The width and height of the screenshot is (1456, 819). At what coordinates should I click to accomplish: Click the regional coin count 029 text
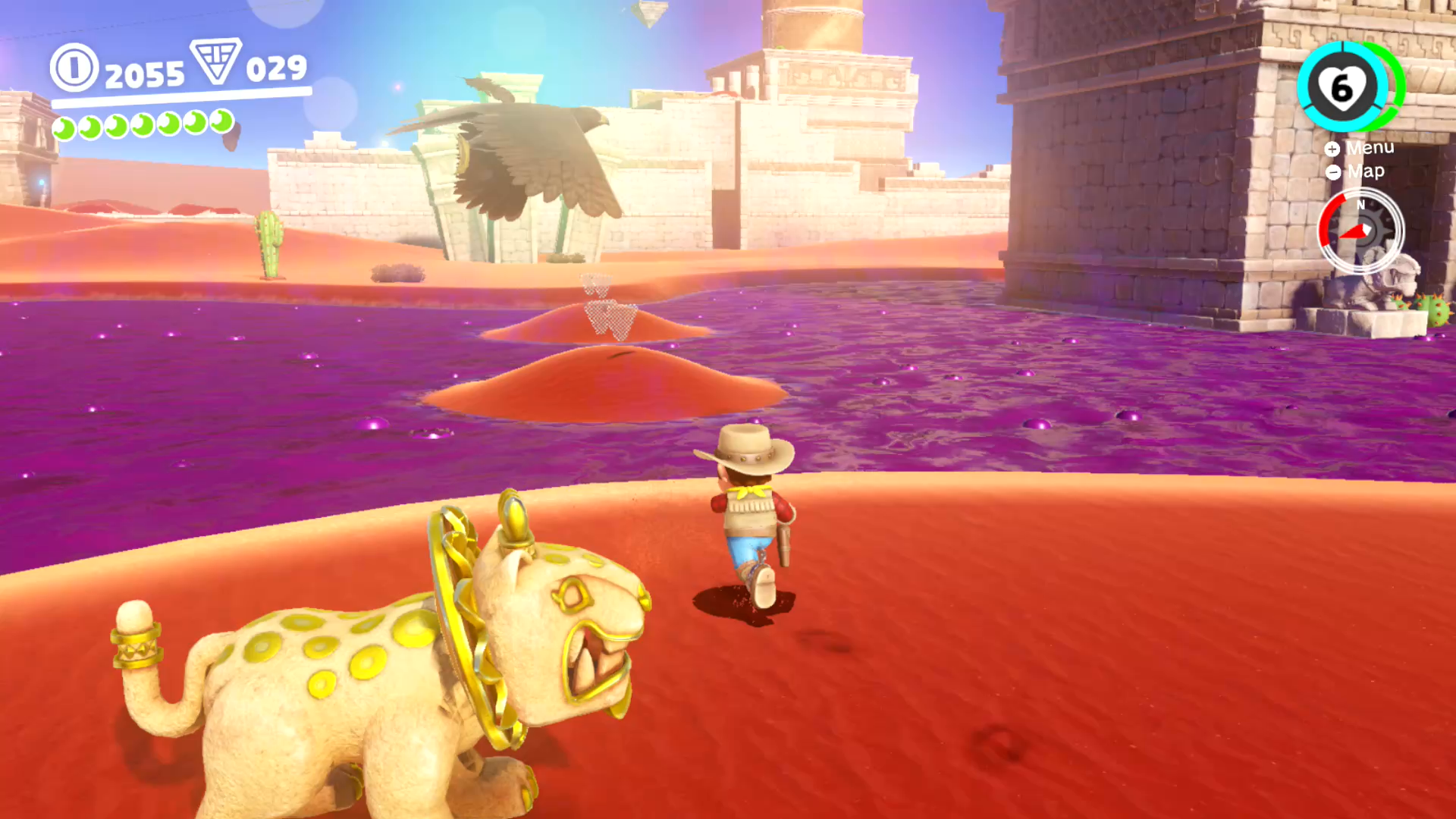tap(275, 70)
